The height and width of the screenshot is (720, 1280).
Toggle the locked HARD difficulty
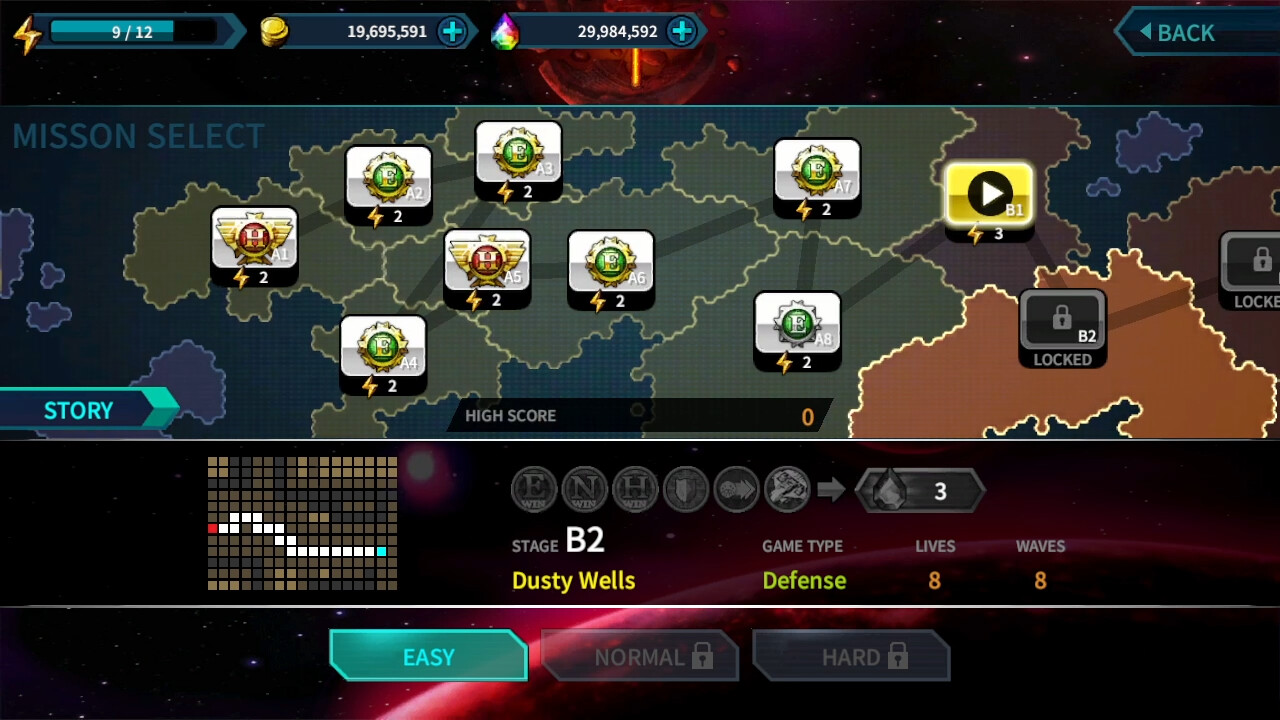click(851, 656)
